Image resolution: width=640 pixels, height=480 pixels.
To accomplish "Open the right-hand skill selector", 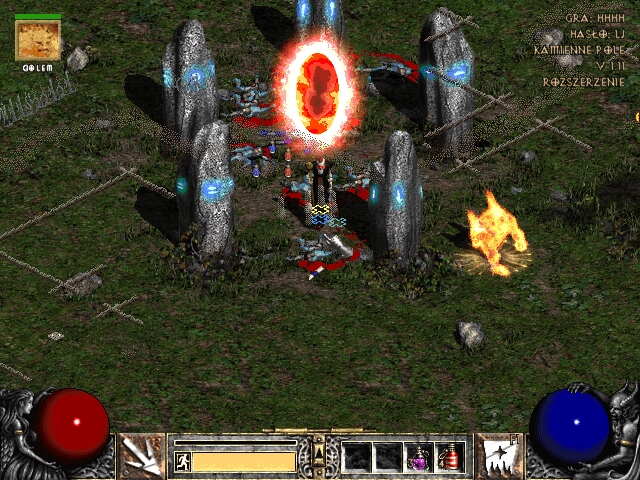I will tap(497, 456).
